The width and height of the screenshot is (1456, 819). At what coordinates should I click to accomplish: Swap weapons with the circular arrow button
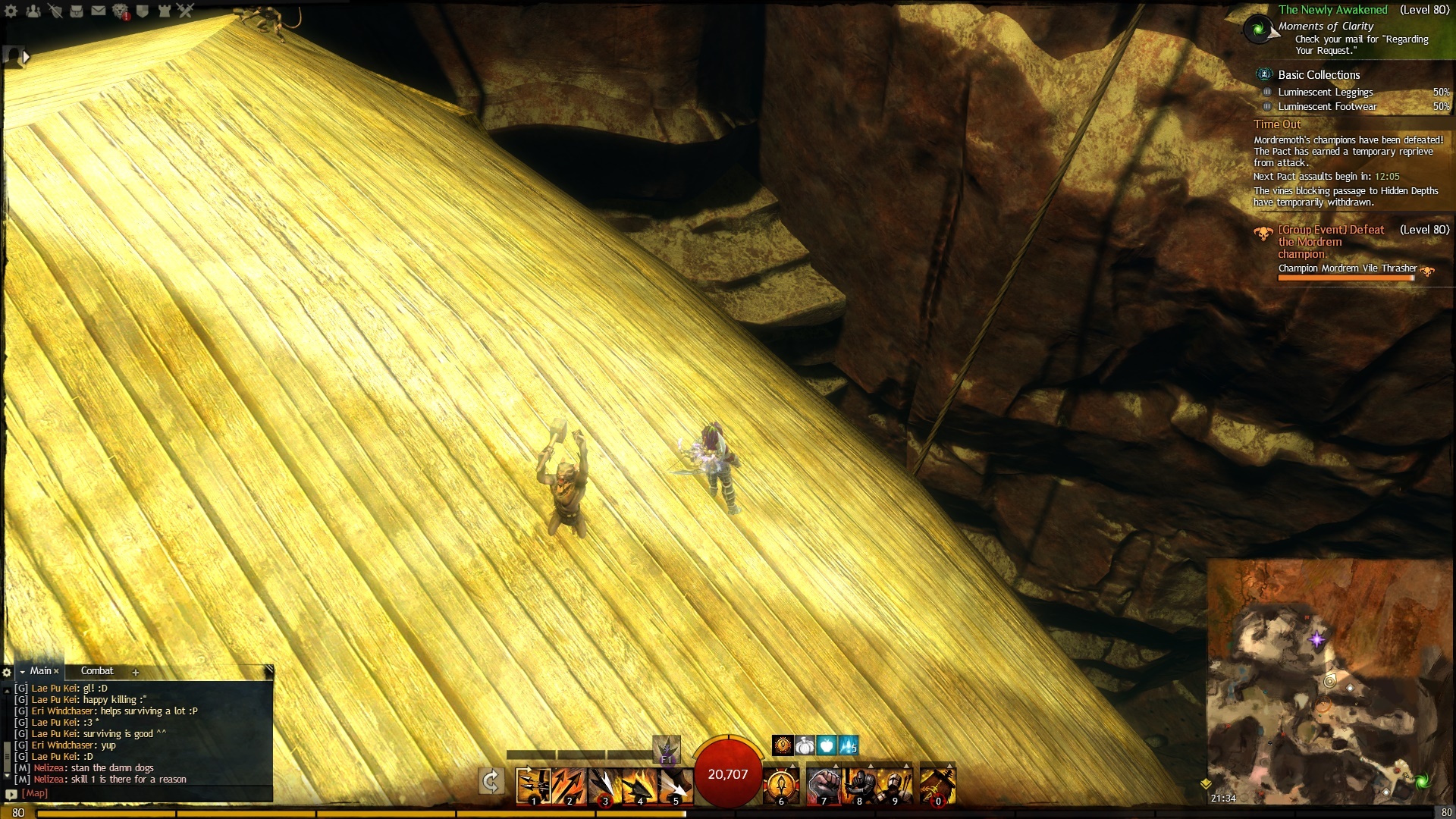[x=491, y=781]
